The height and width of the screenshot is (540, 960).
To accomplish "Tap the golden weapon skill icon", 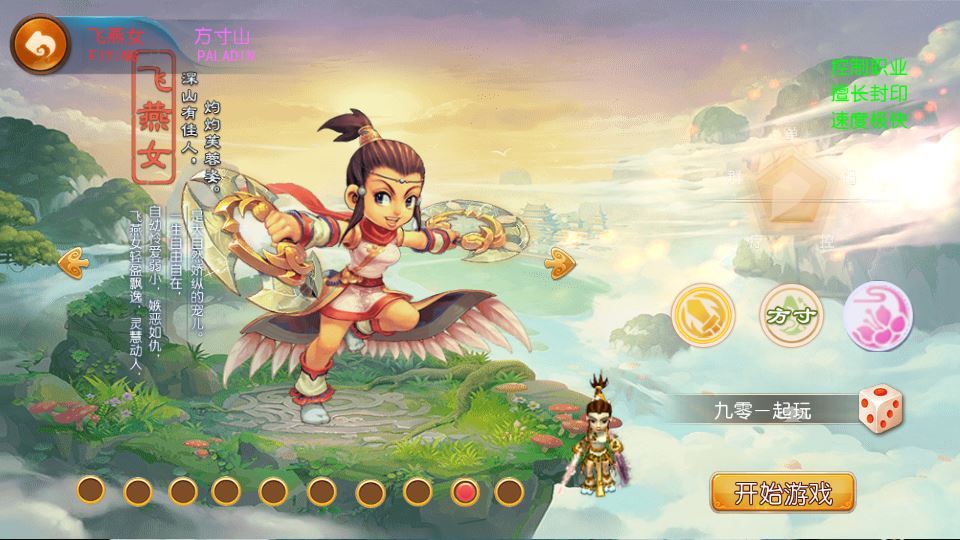I will [703, 314].
